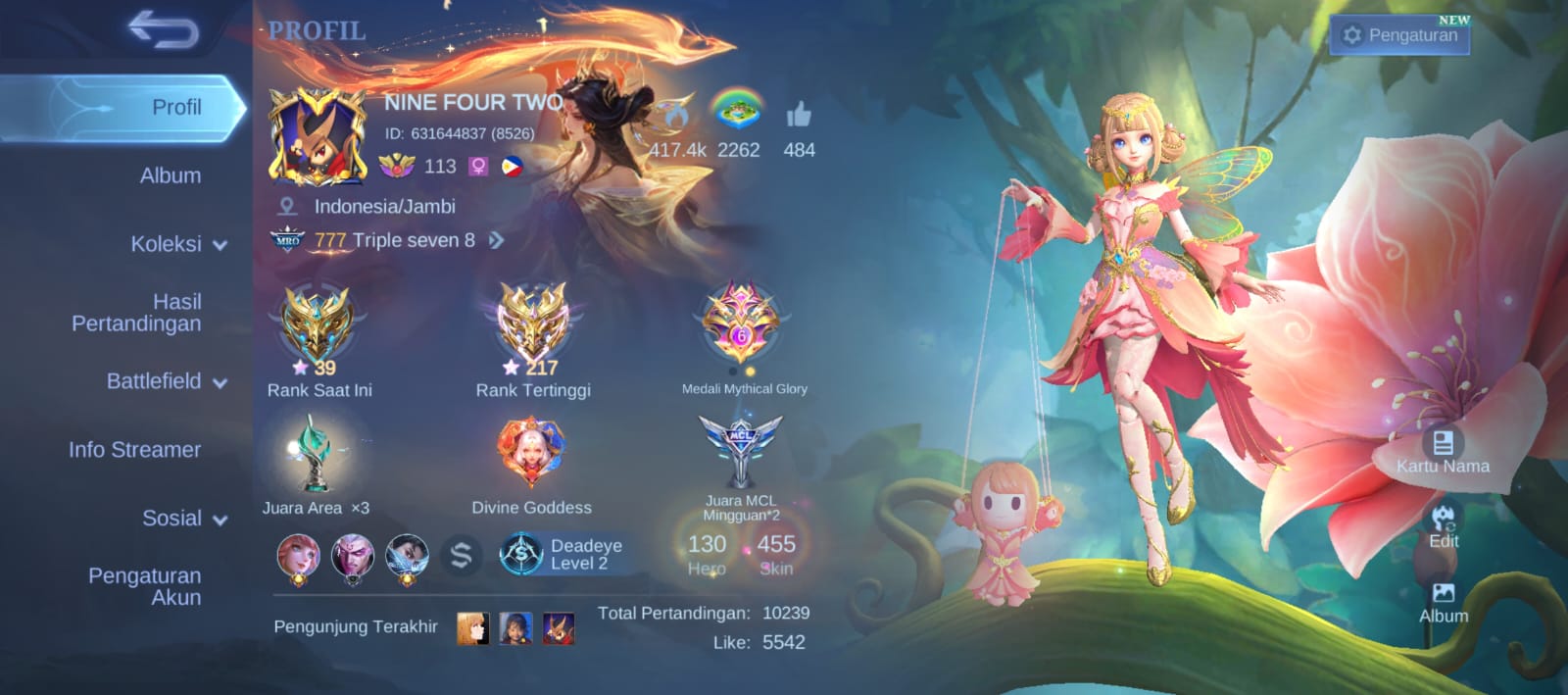Go back using the return arrow
This screenshot has height=695, width=1568.
pos(163,31)
